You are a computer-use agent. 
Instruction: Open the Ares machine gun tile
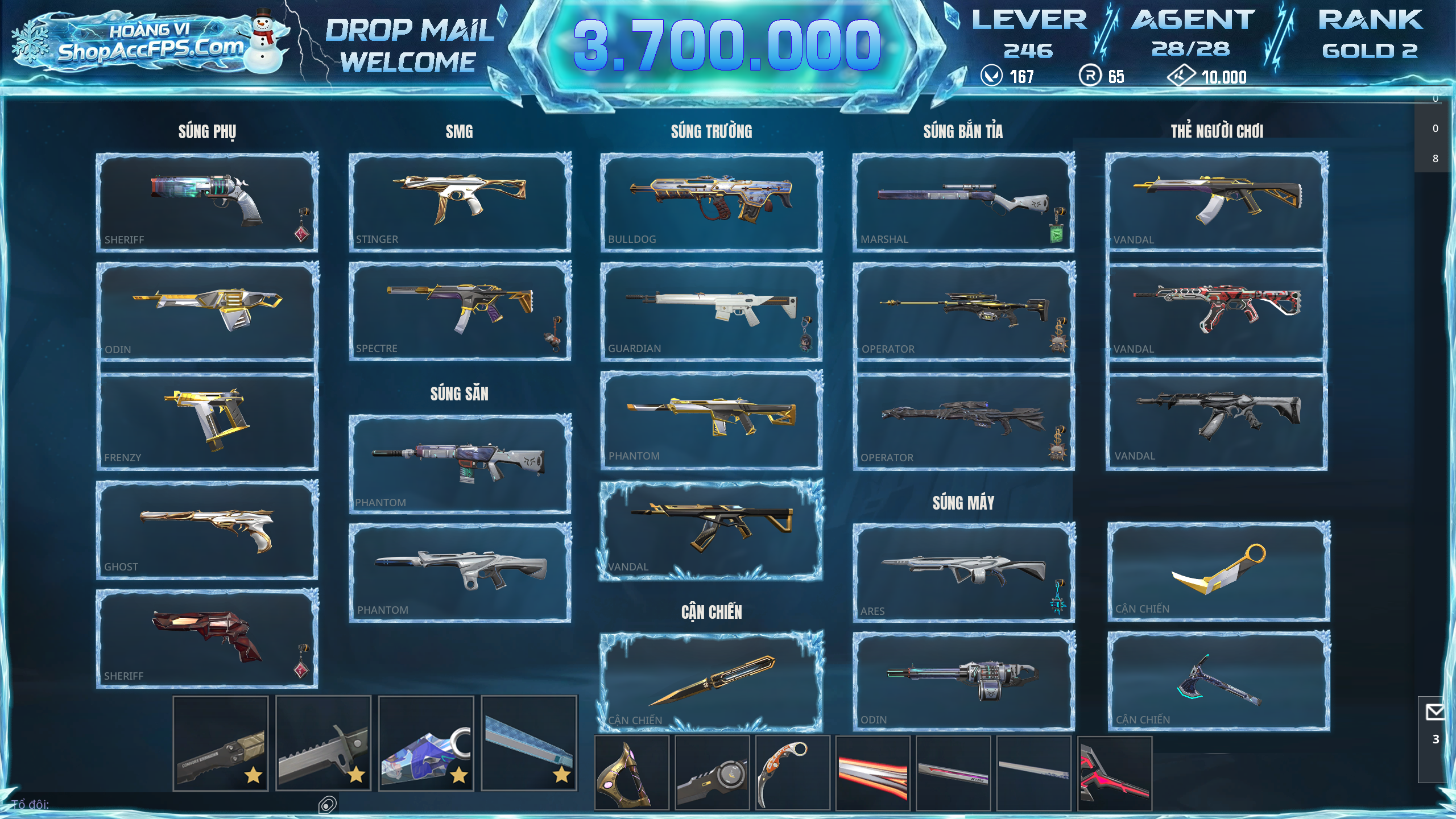coord(963,572)
